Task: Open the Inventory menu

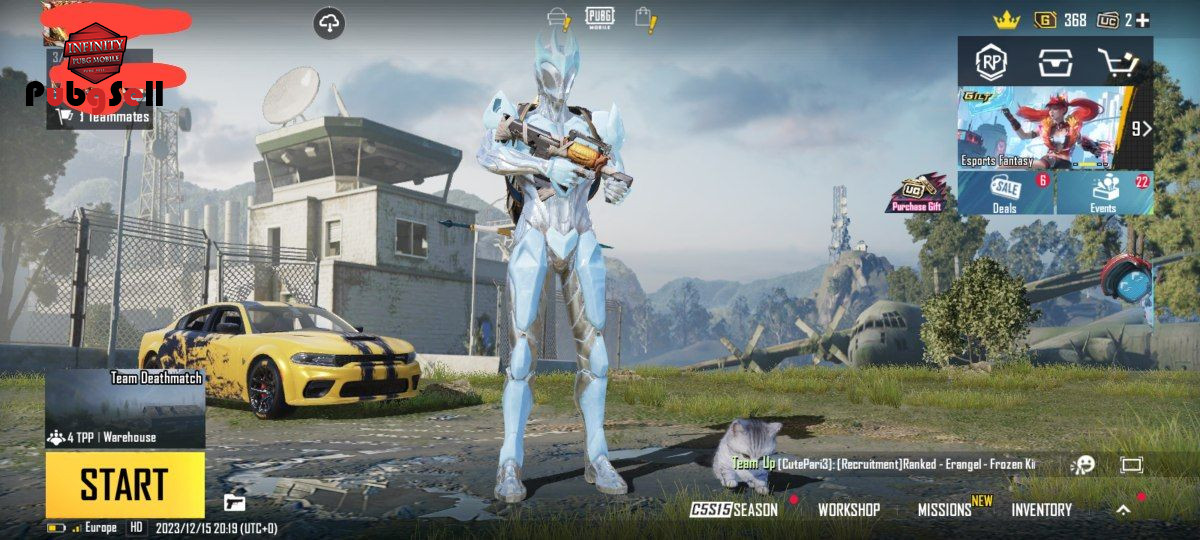Action: tap(1041, 510)
